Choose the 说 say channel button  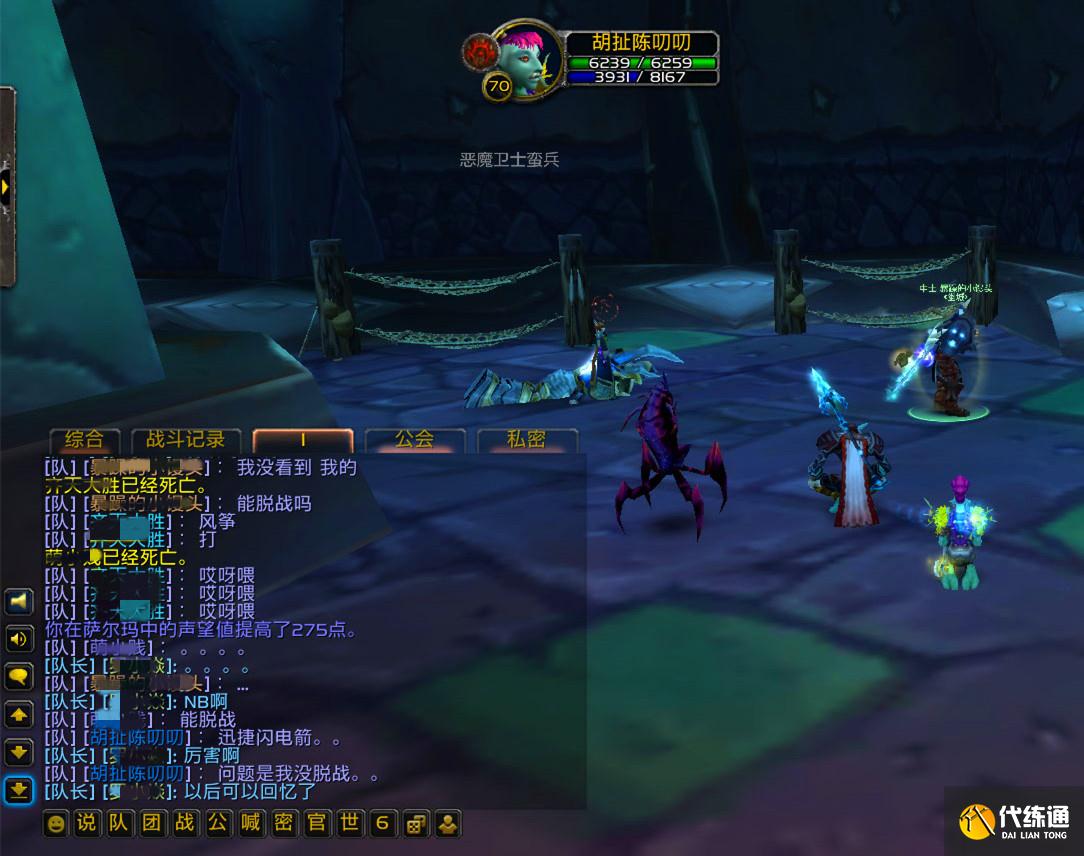[x=87, y=824]
